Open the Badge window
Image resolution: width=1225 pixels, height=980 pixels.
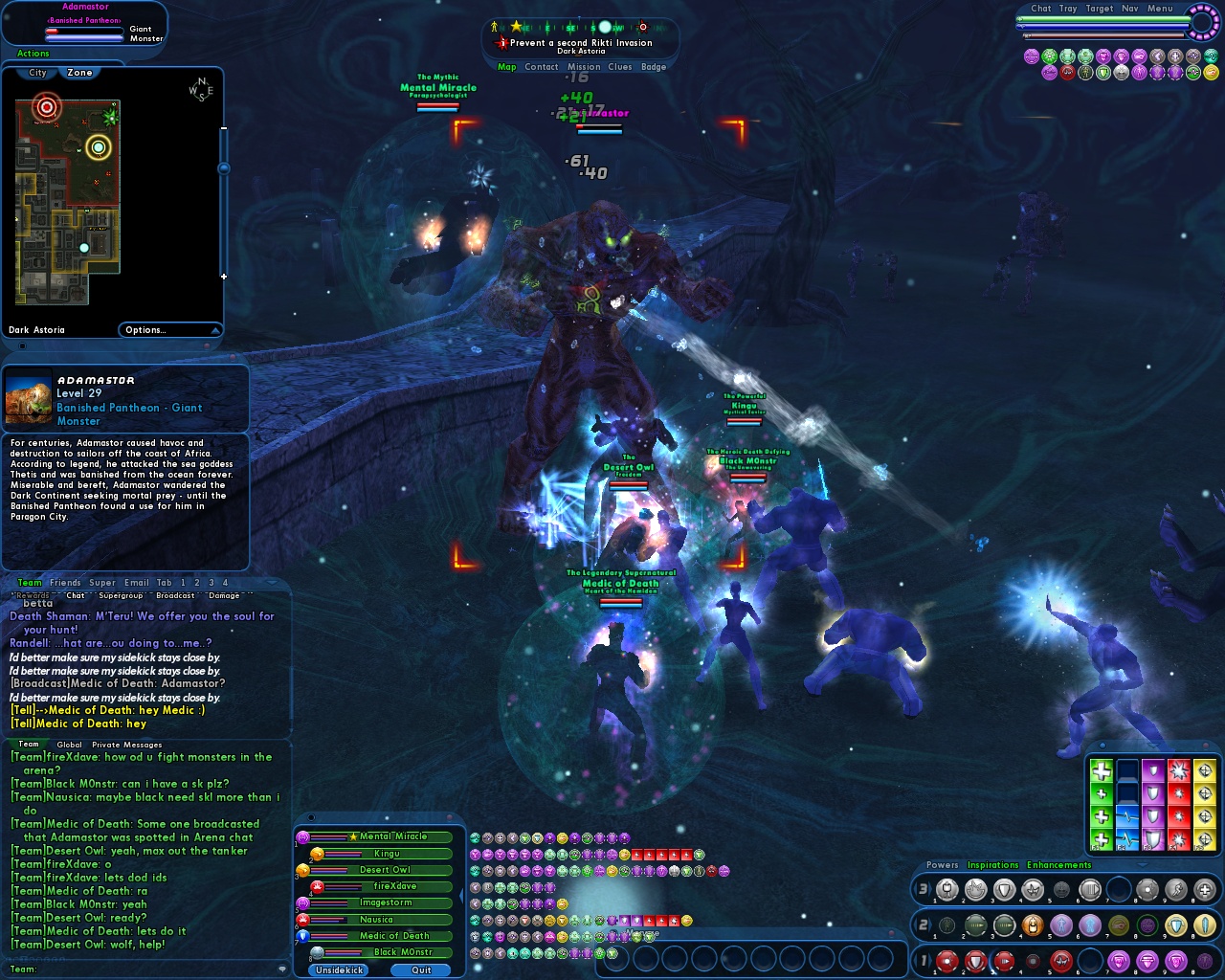(654, 67)
